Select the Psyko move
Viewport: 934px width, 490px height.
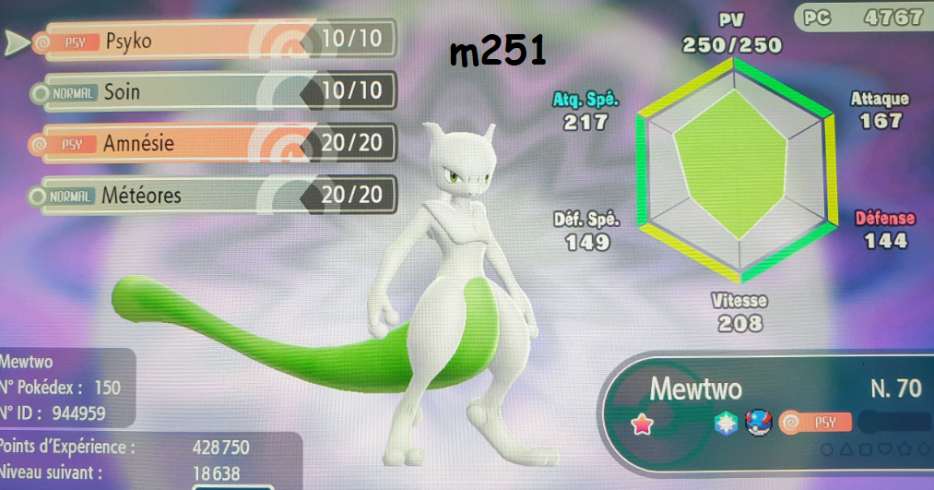[210, 41]
